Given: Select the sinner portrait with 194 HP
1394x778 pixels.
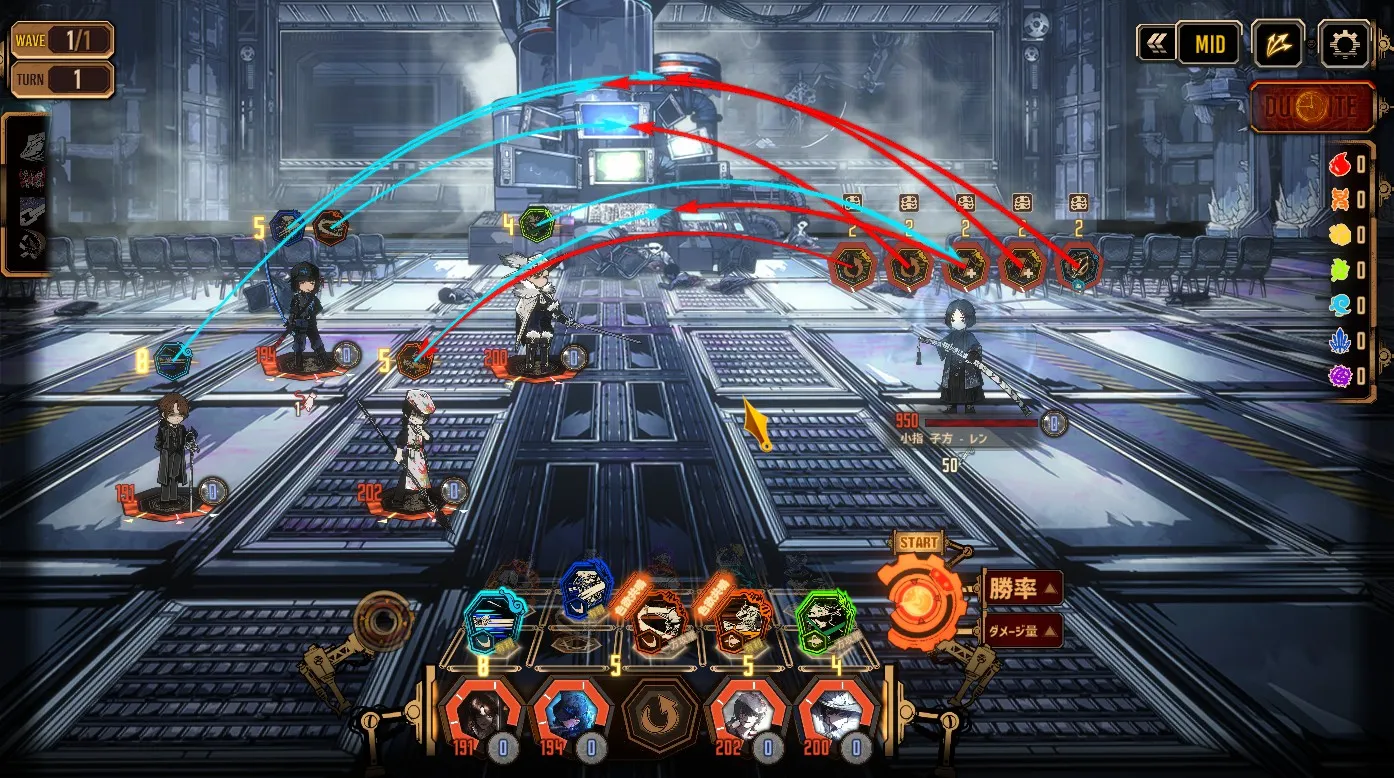Looking at the screenshot, I should (x=570, y=718).
